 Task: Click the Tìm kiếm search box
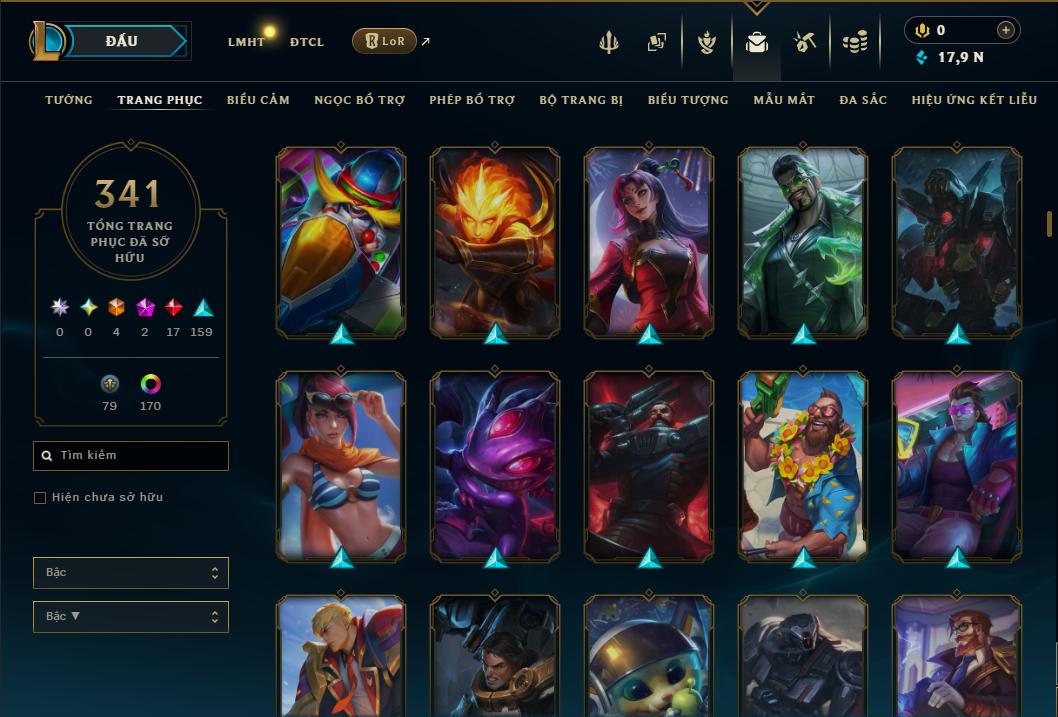[131, 456]
